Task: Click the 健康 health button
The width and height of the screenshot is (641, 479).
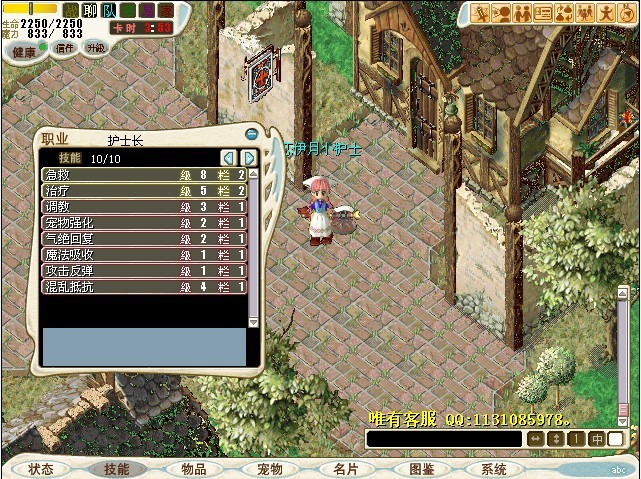Action: [x=24, y=50]
